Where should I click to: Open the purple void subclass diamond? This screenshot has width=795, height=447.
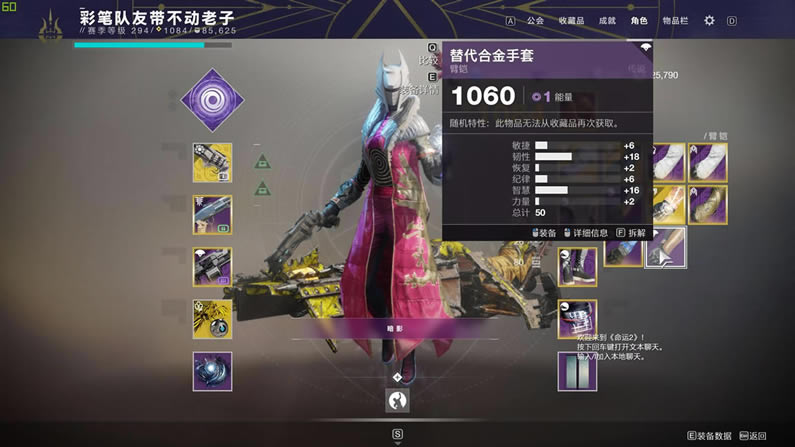[x=212, y=100]
